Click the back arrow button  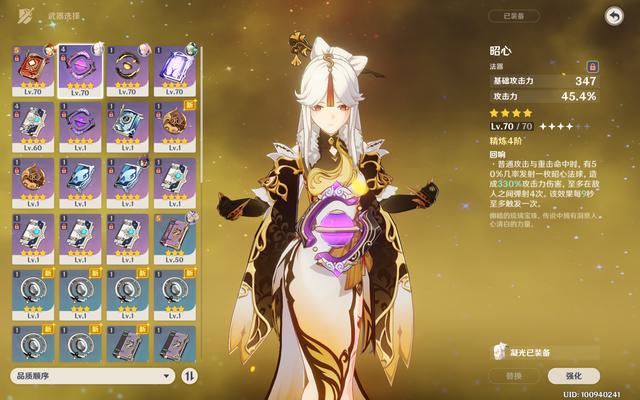612,15
